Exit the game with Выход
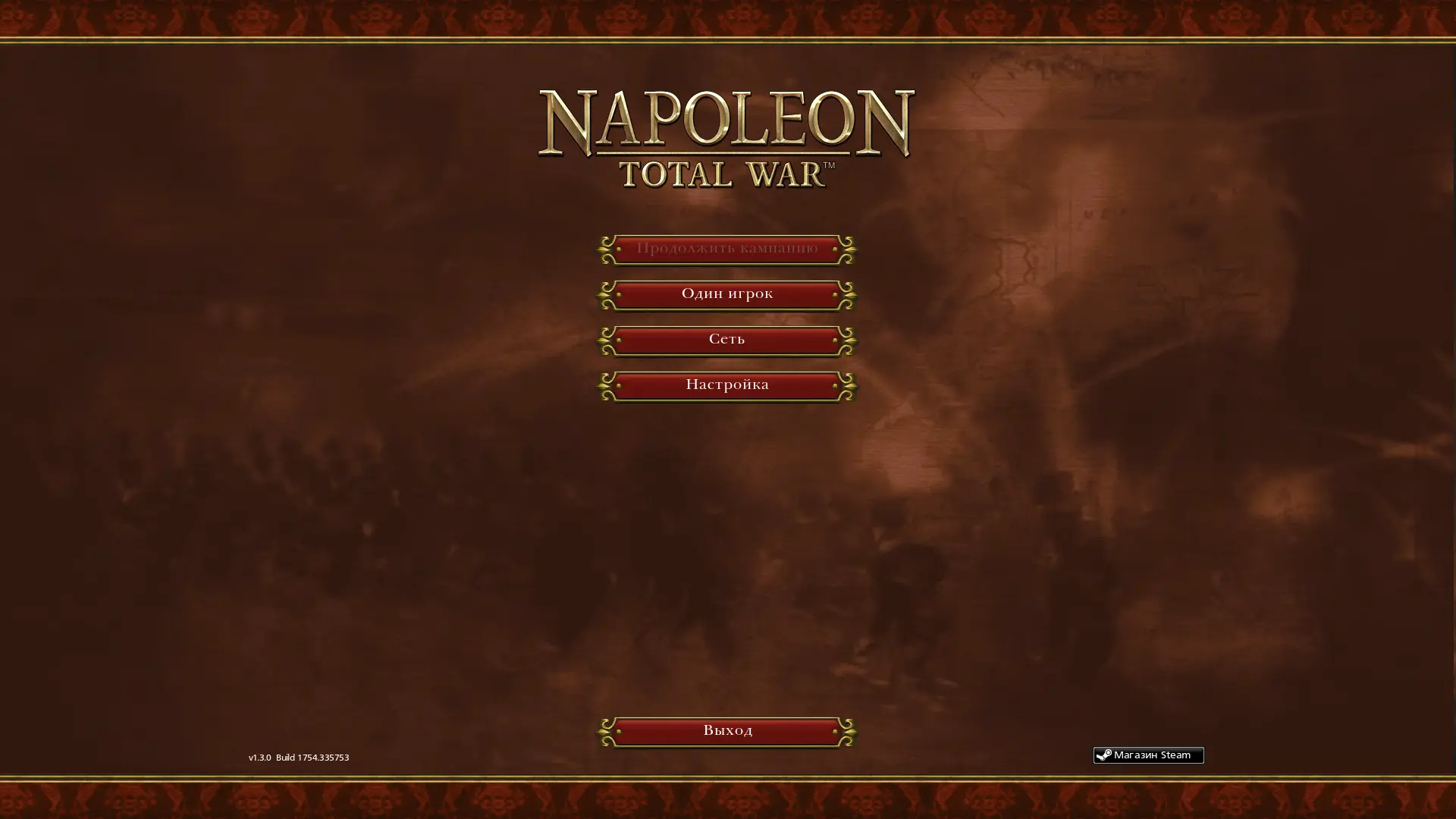Image resolution: width=1456 pixels, height=819 pixels. click(x=726, y=731)
